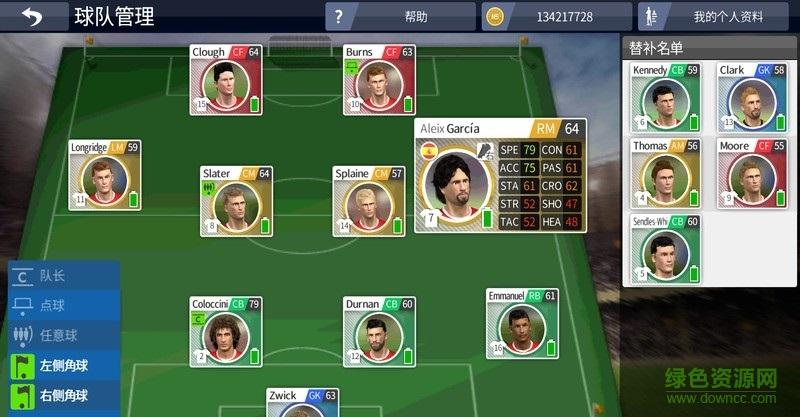Select substitute Moore's card
This screenshot has width=800, height=417.
click(x=751, y=173)
